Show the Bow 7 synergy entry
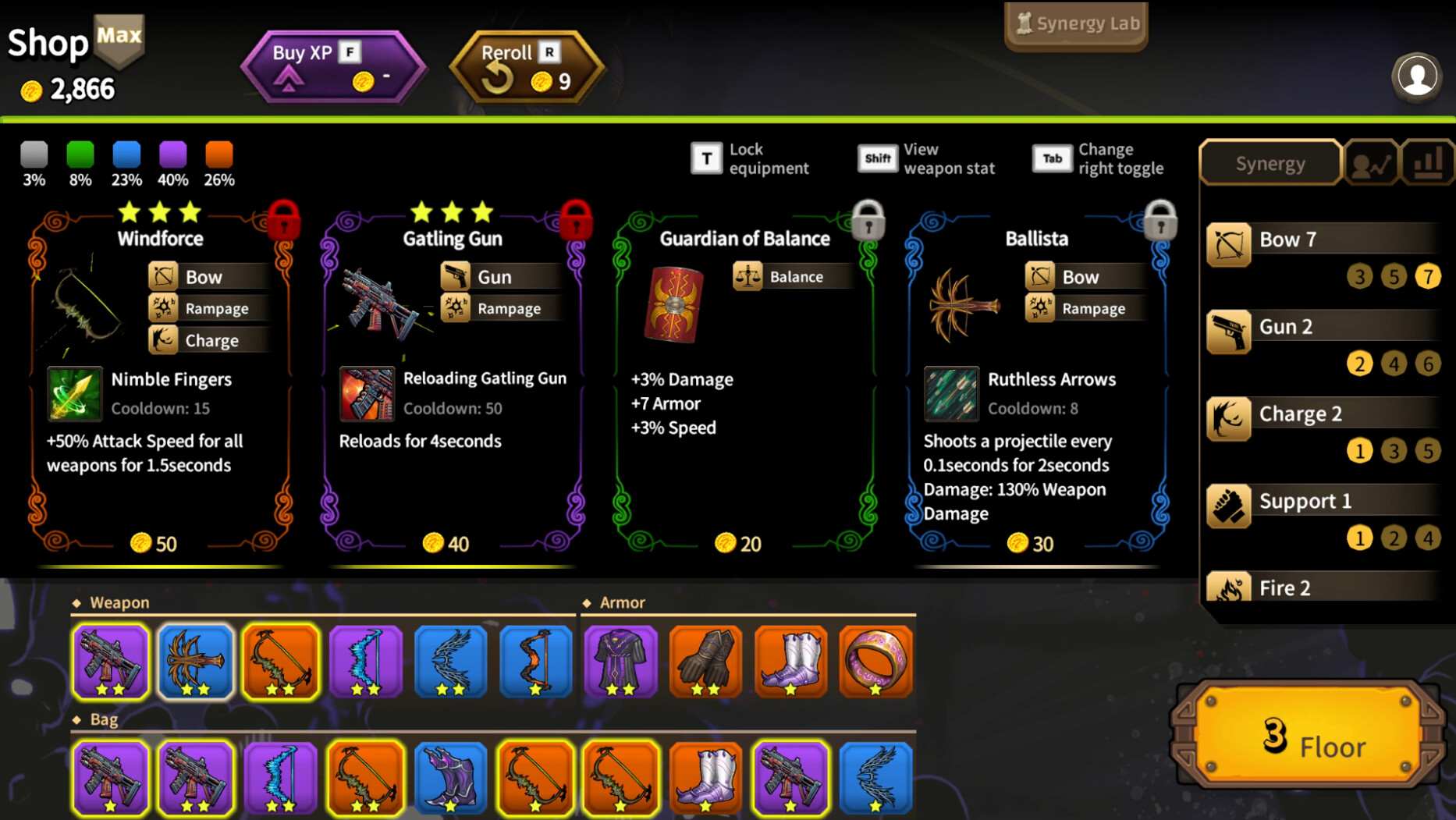 click(1324, 240)
